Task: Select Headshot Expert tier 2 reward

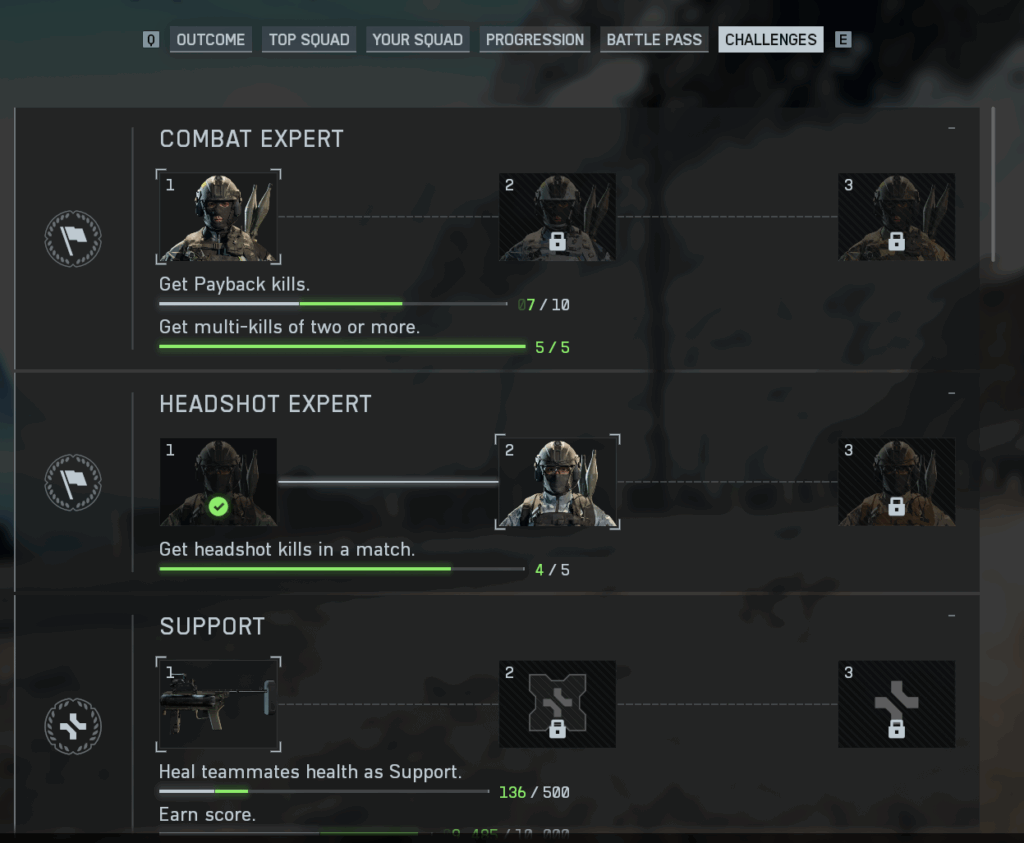Action: pos(557,482)
